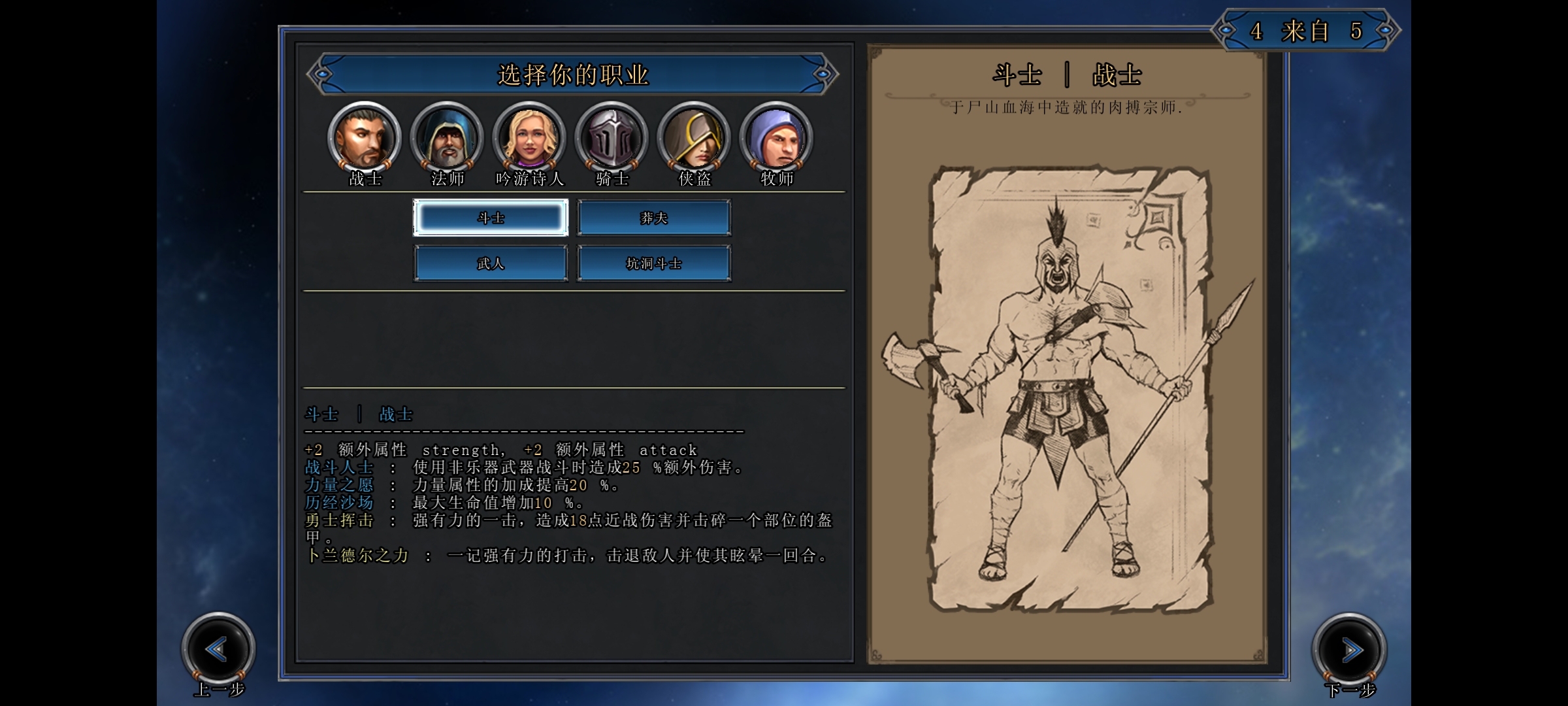Select the 牧师 (Priest) class portrait
This screenshot has width=1568, height=706.
pos(776,137)
